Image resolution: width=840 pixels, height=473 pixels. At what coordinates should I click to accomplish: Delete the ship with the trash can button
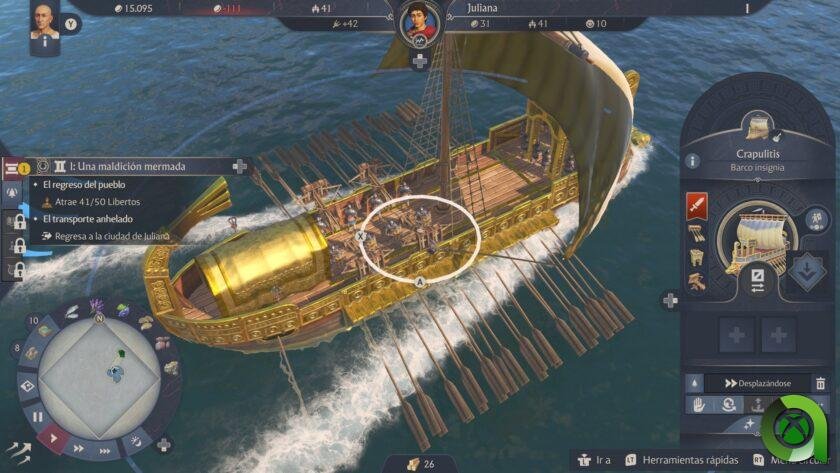tap(820, 383)
